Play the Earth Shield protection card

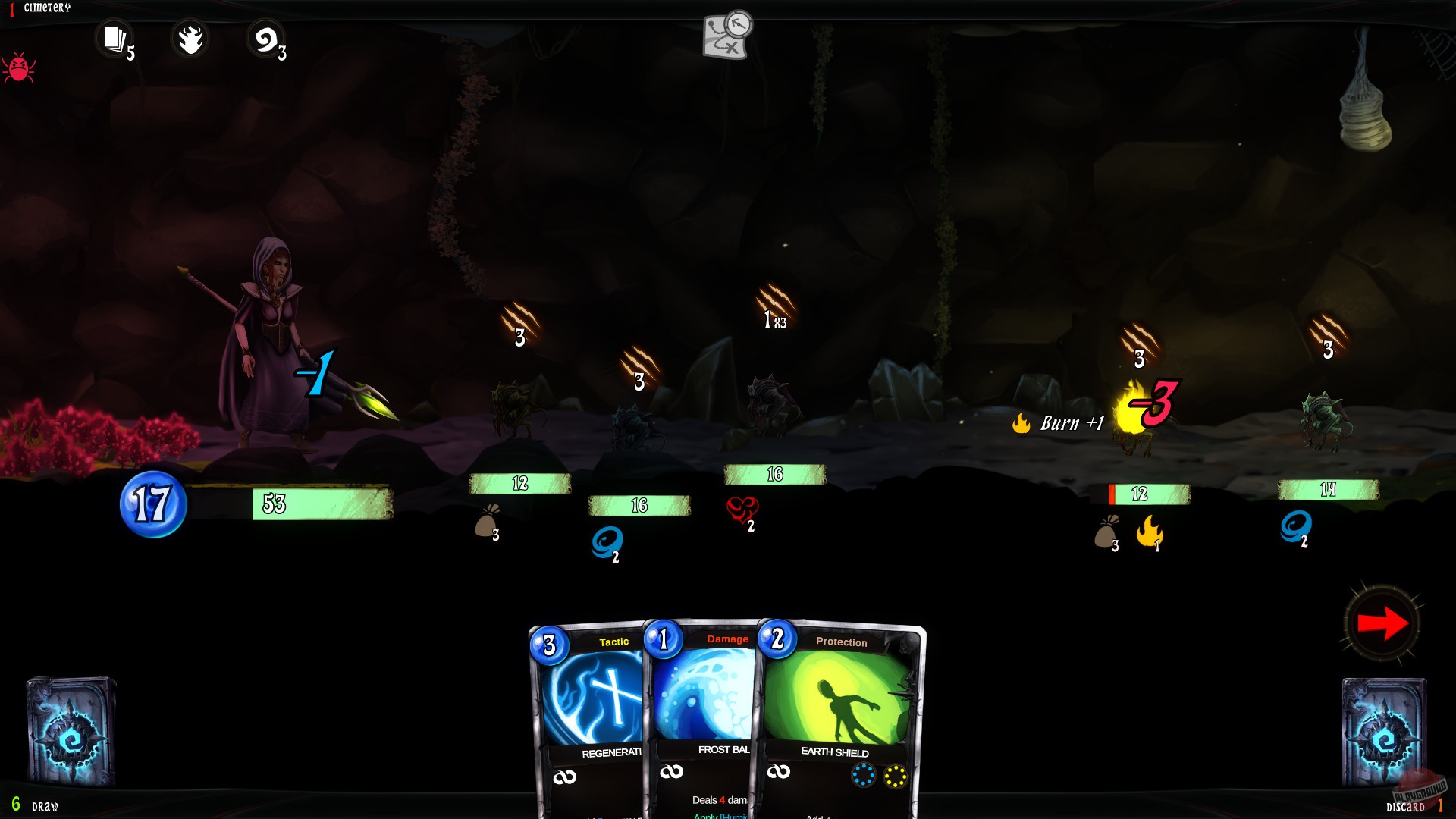834,698
